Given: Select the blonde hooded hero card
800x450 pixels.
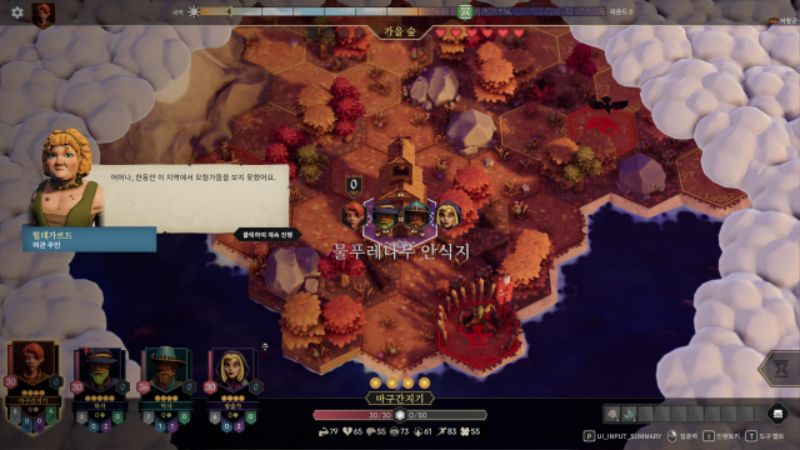Looking at the screenshot, I should (x=232, y=385).
